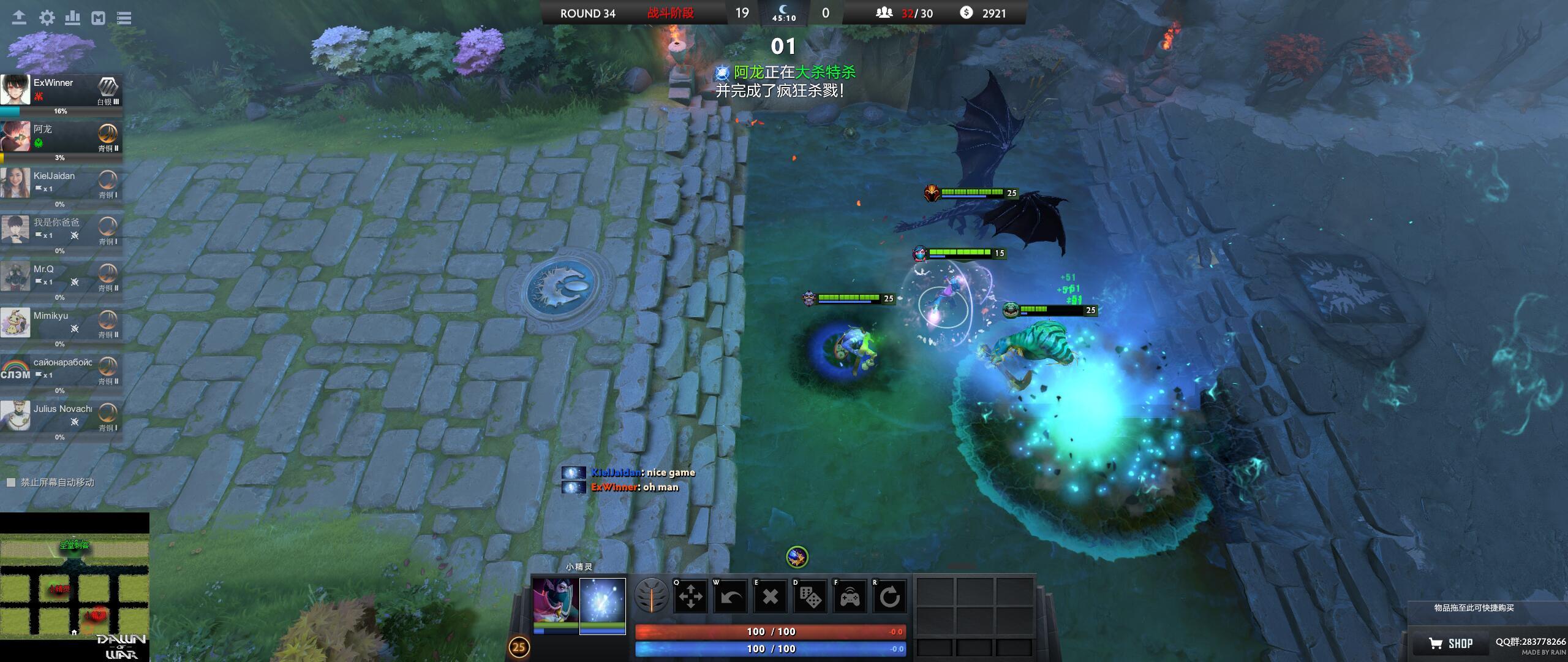Click the boxed M icon
The height and width of the screenshot is (662, 1568).
99,18
